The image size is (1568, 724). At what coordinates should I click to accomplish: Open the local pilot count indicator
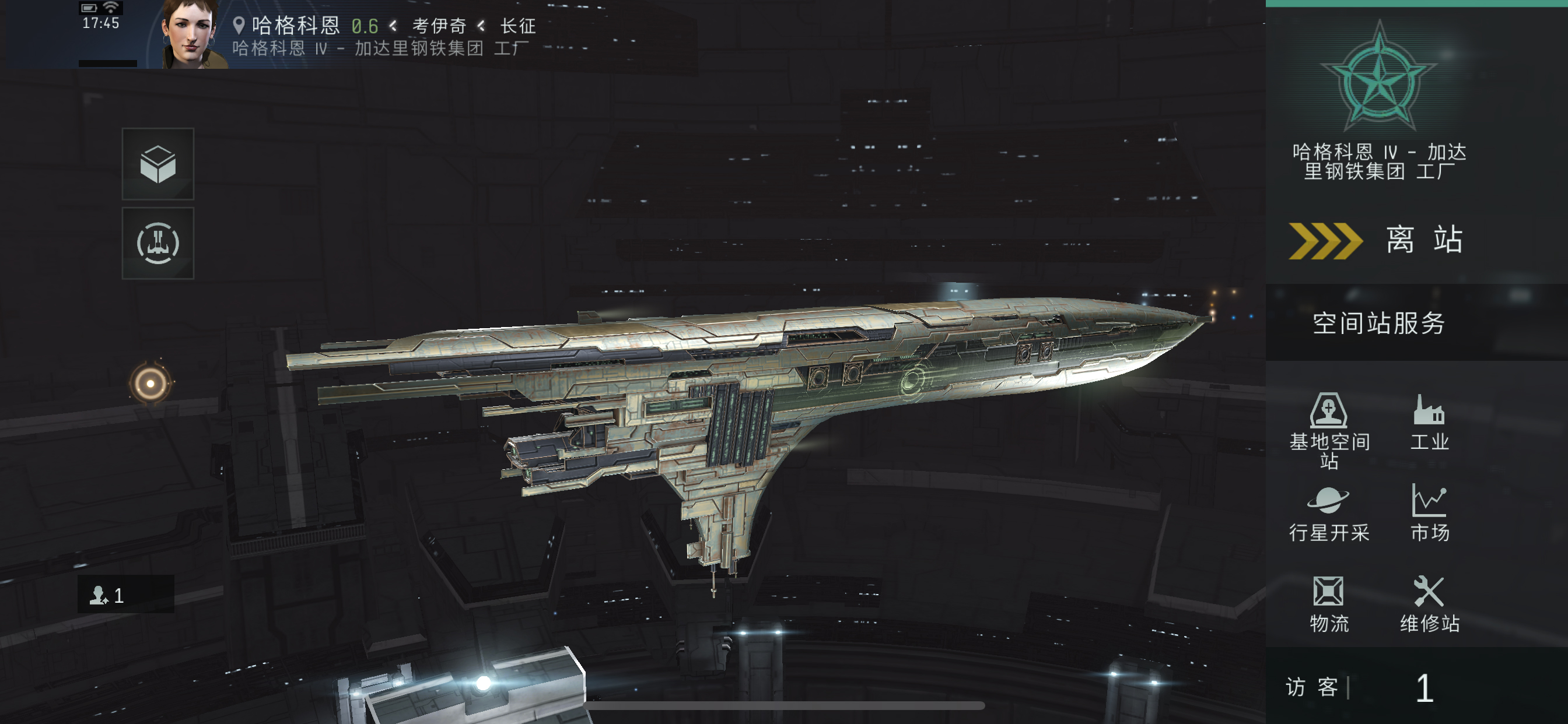click(125, 595)
